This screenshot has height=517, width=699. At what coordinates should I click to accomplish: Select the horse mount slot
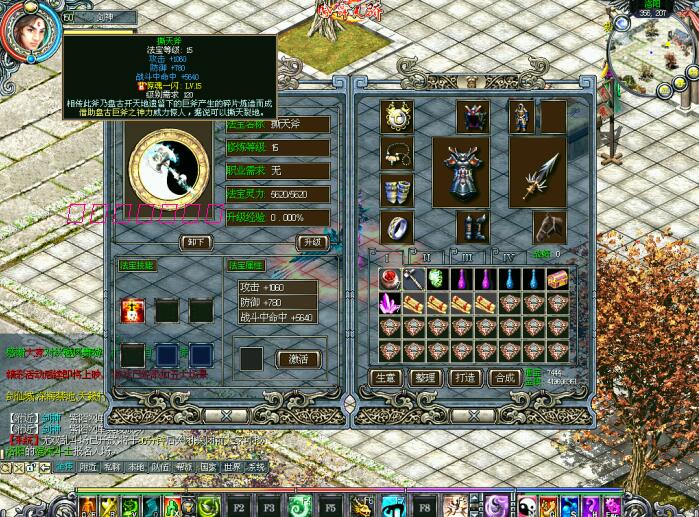click(548, 227)
